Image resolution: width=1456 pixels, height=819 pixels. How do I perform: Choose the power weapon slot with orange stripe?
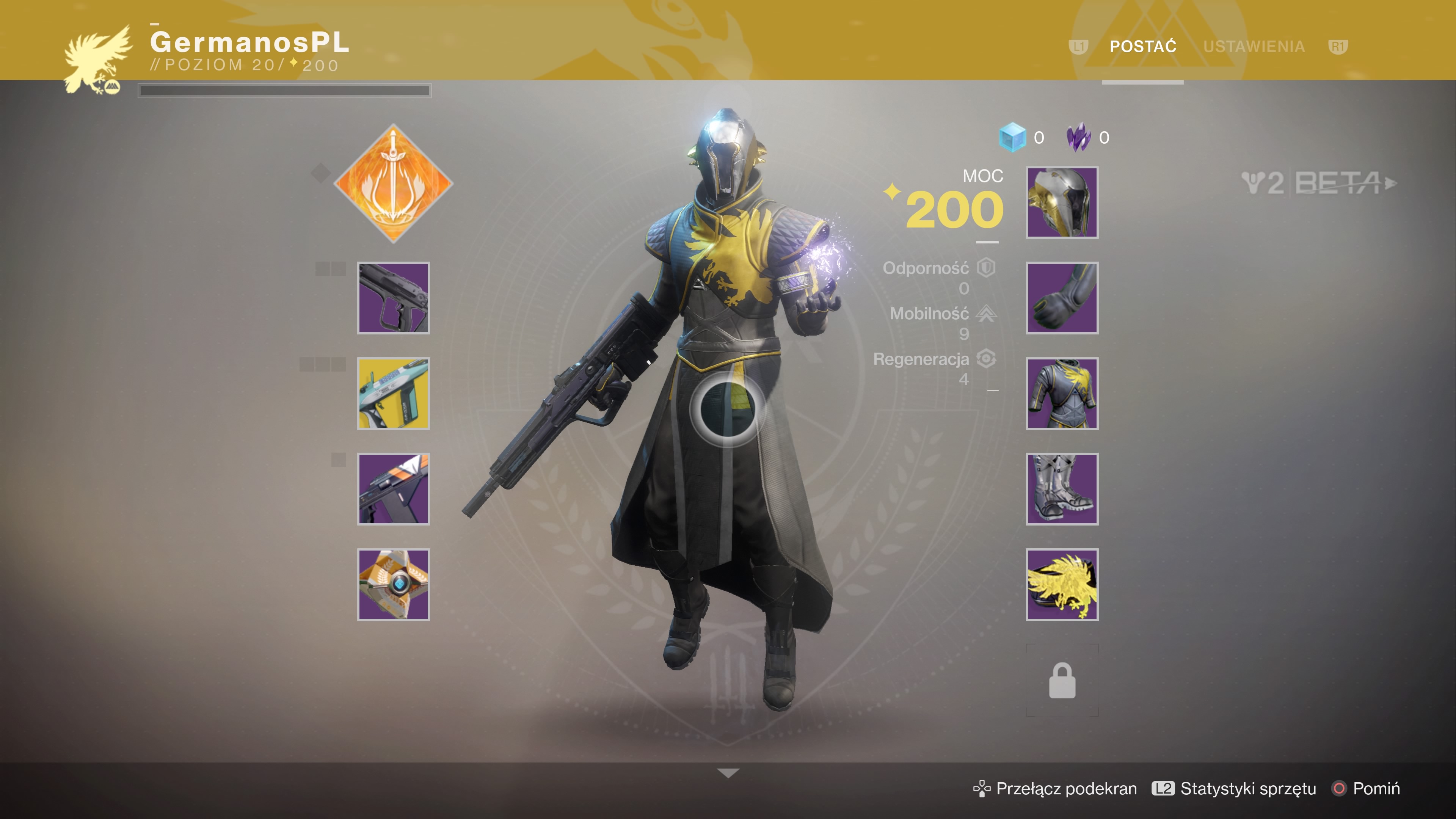tap(394, 489)
